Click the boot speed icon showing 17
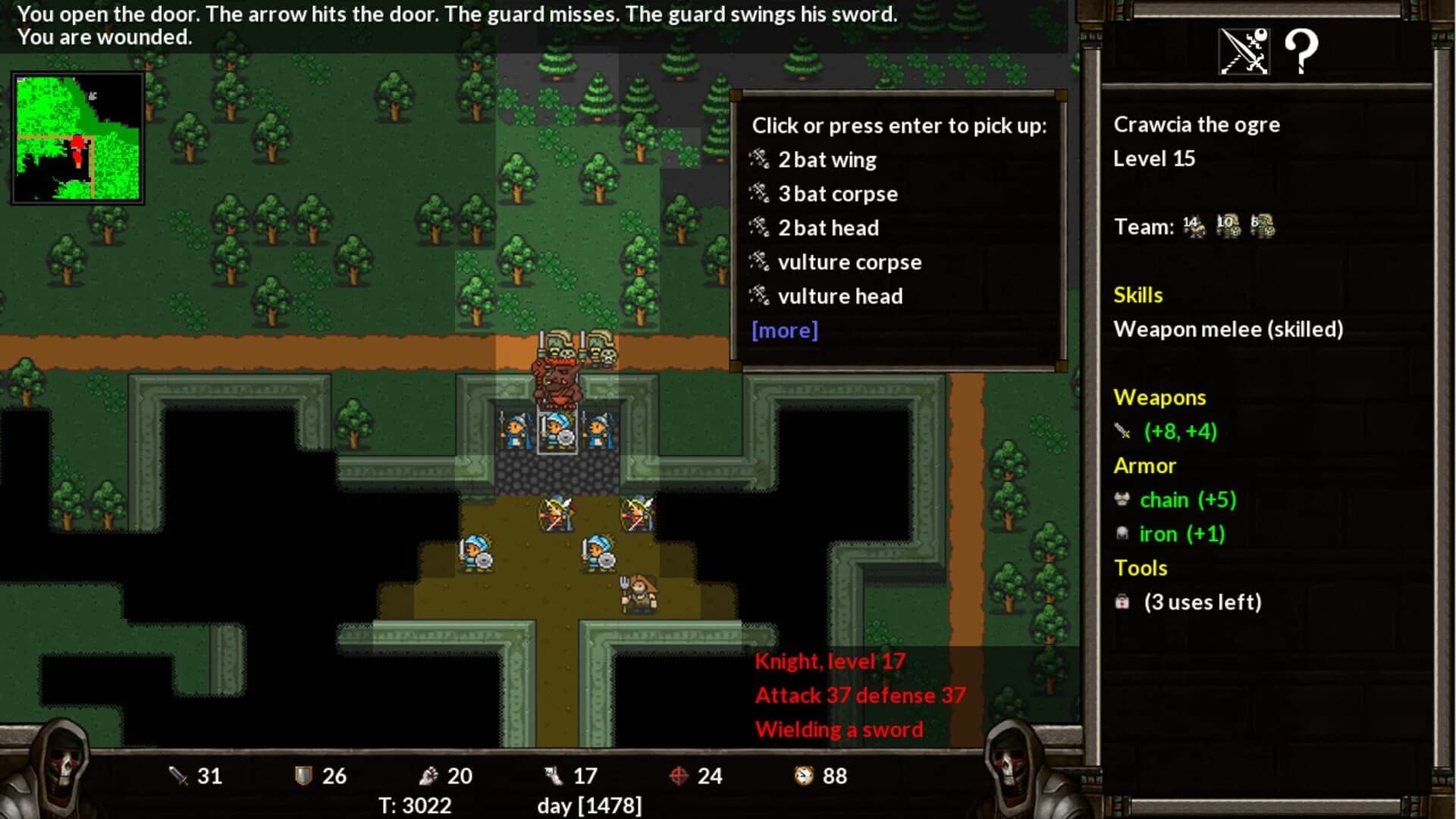Screen dimensions: 1456x819 555,776
